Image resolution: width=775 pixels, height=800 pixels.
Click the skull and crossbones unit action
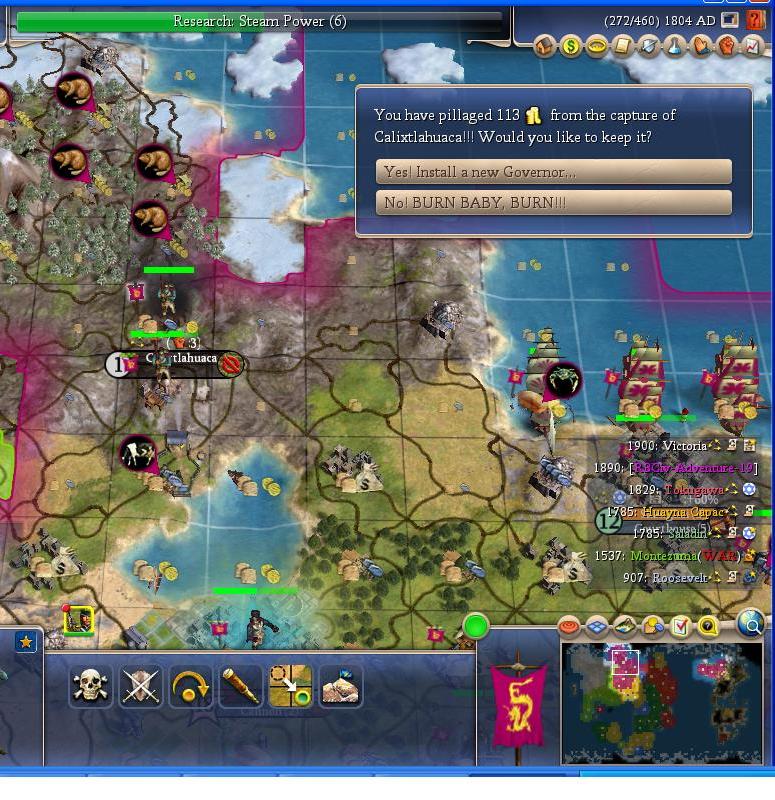[90, 686]
